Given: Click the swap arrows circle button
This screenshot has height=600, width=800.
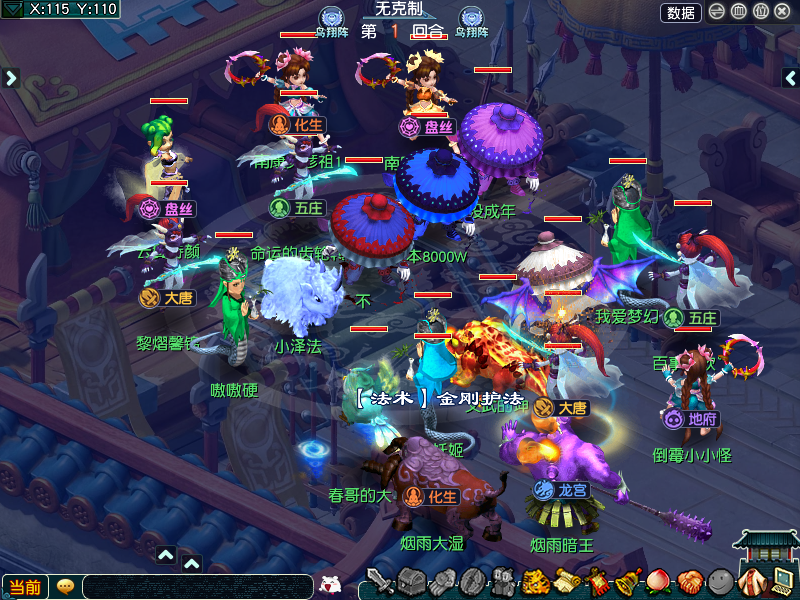Looking at the screenshot, I should pyautogui.click(x=717, y=12).
